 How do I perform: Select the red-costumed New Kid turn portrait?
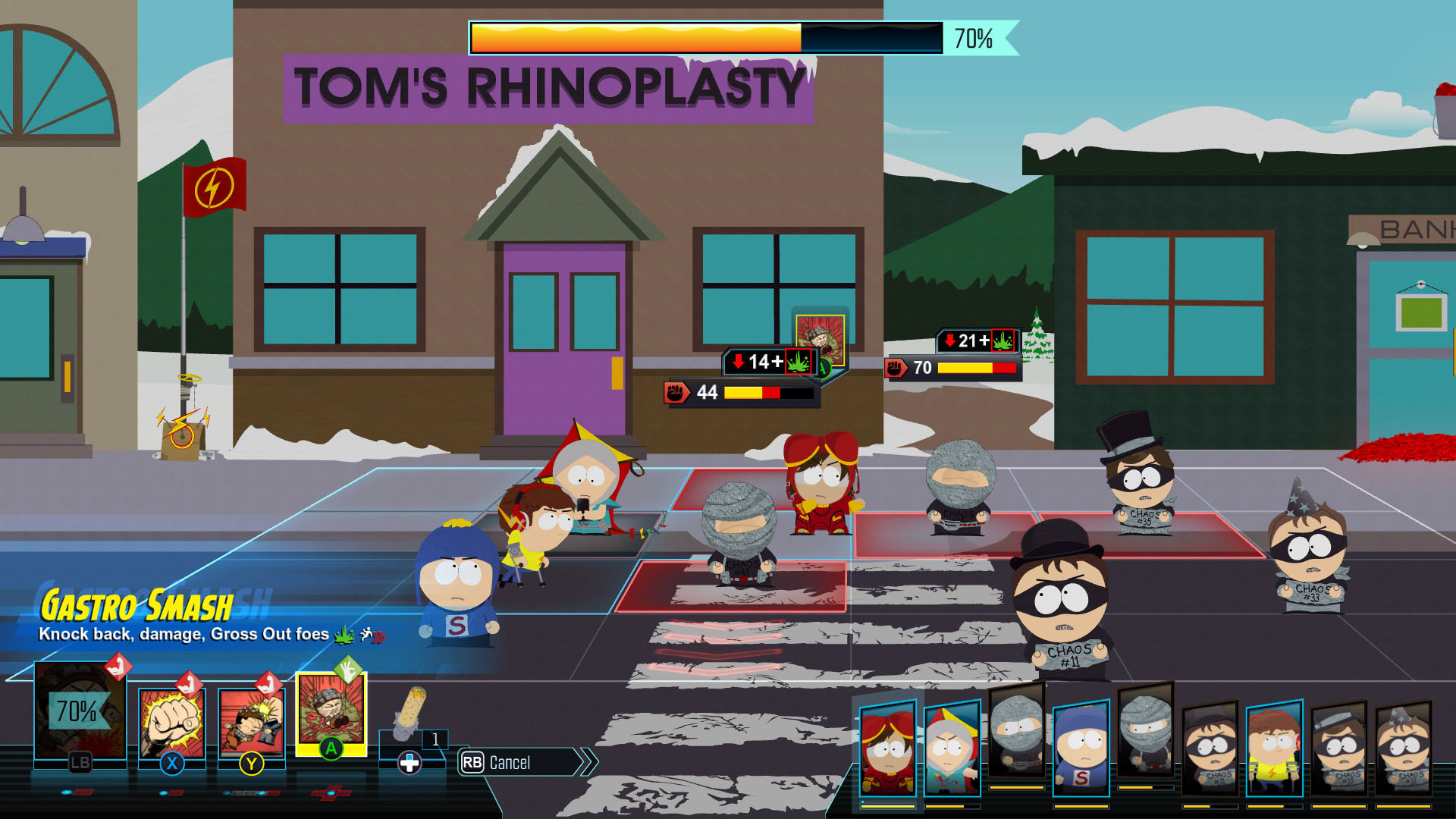(x=887, y=747)
